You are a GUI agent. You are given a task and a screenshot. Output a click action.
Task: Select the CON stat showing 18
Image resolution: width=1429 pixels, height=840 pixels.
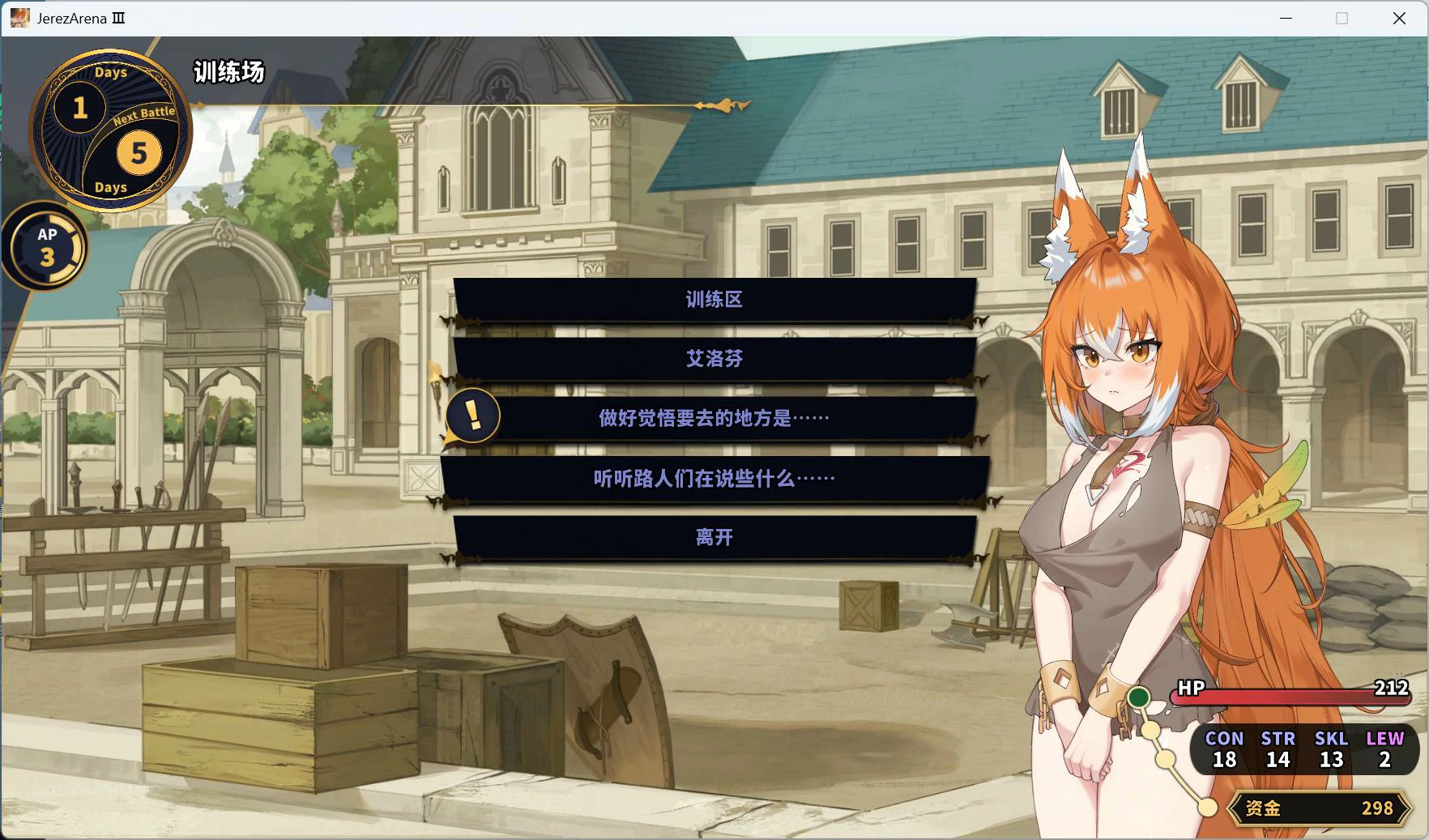[1224, 750]
